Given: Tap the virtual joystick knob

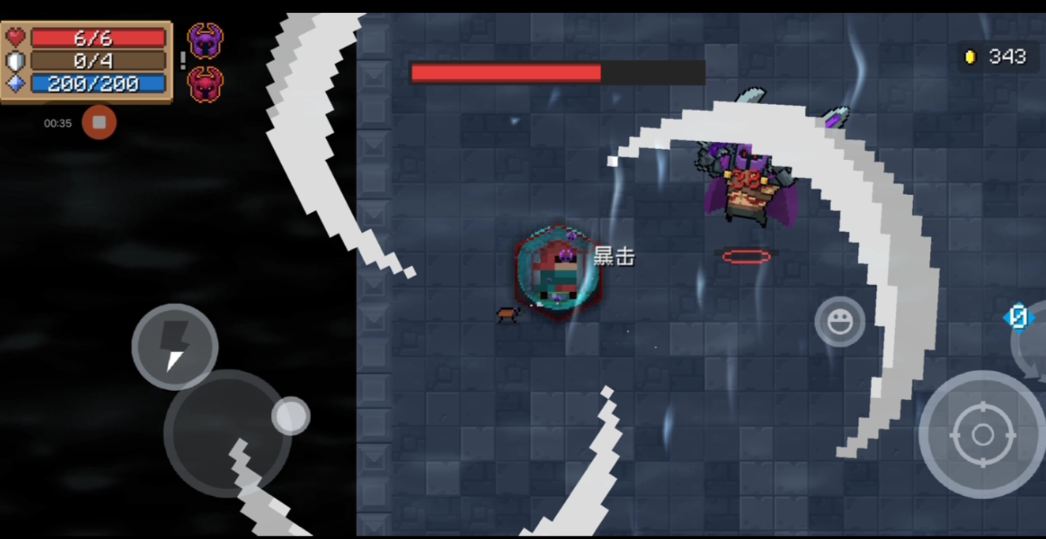Looking at the screenshot, I should click(291, 416).
